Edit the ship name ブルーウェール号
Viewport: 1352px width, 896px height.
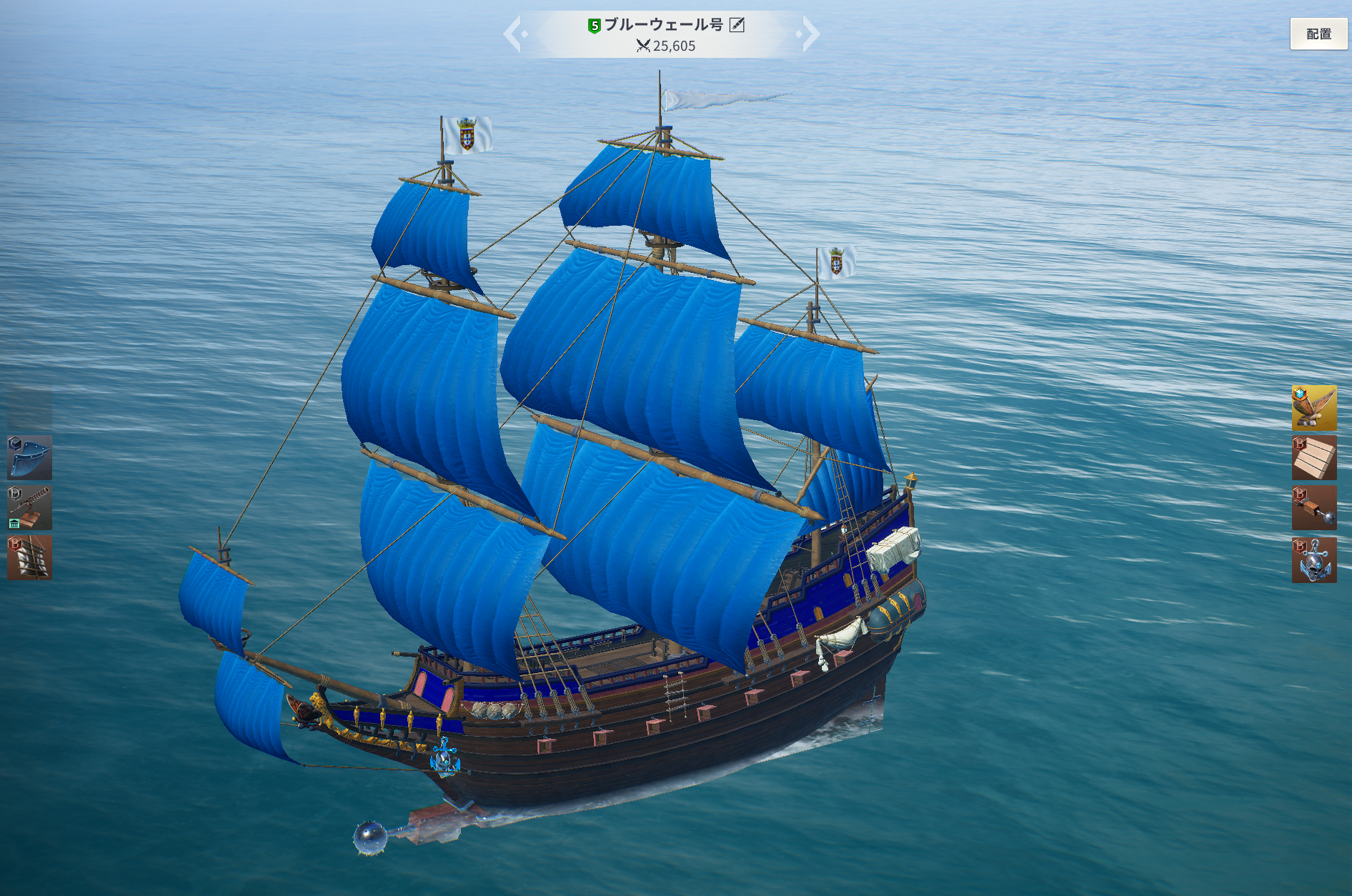pyautogui.click(x=737, y=25)
